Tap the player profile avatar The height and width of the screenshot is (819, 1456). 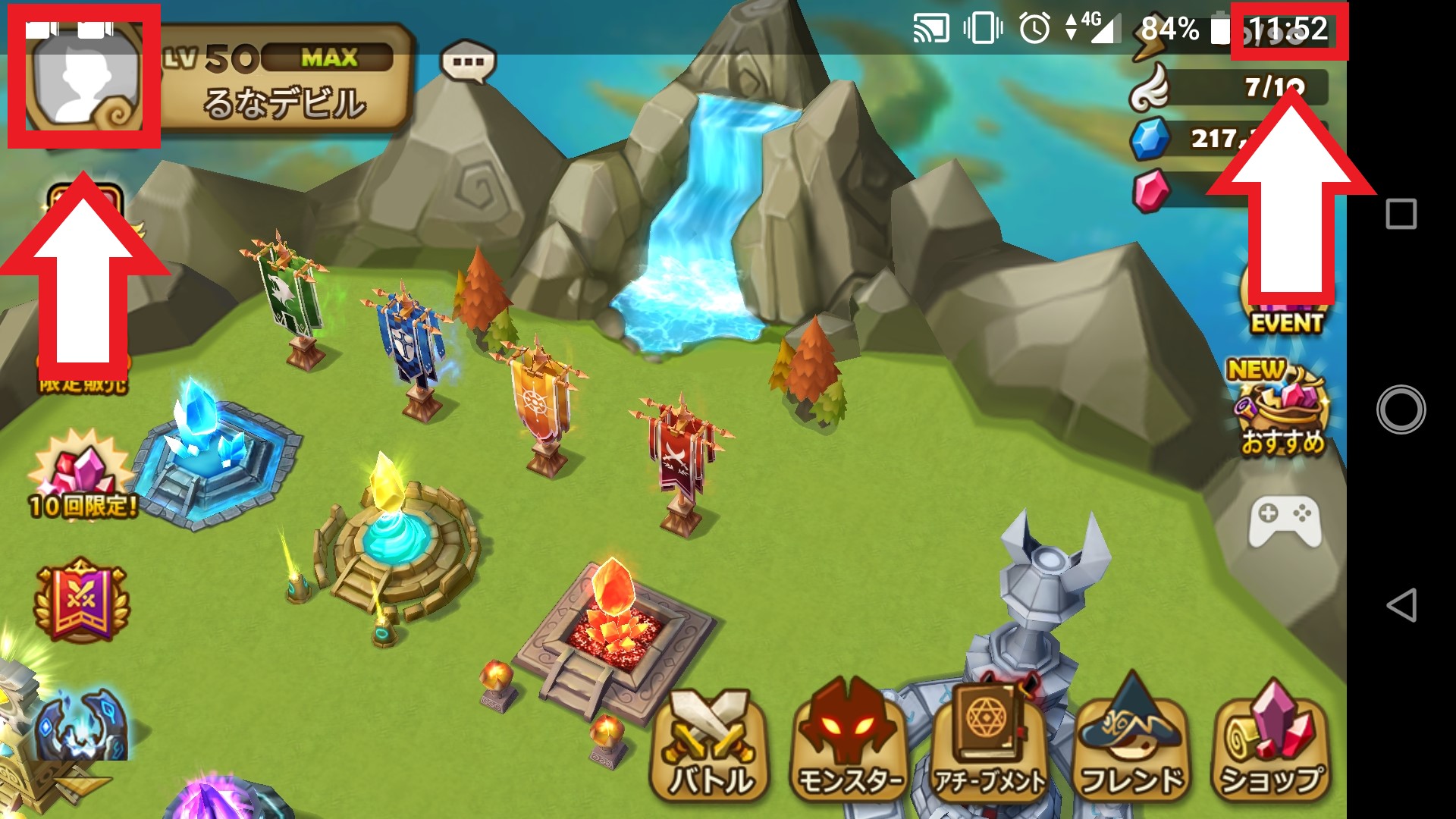click(83, 76)
